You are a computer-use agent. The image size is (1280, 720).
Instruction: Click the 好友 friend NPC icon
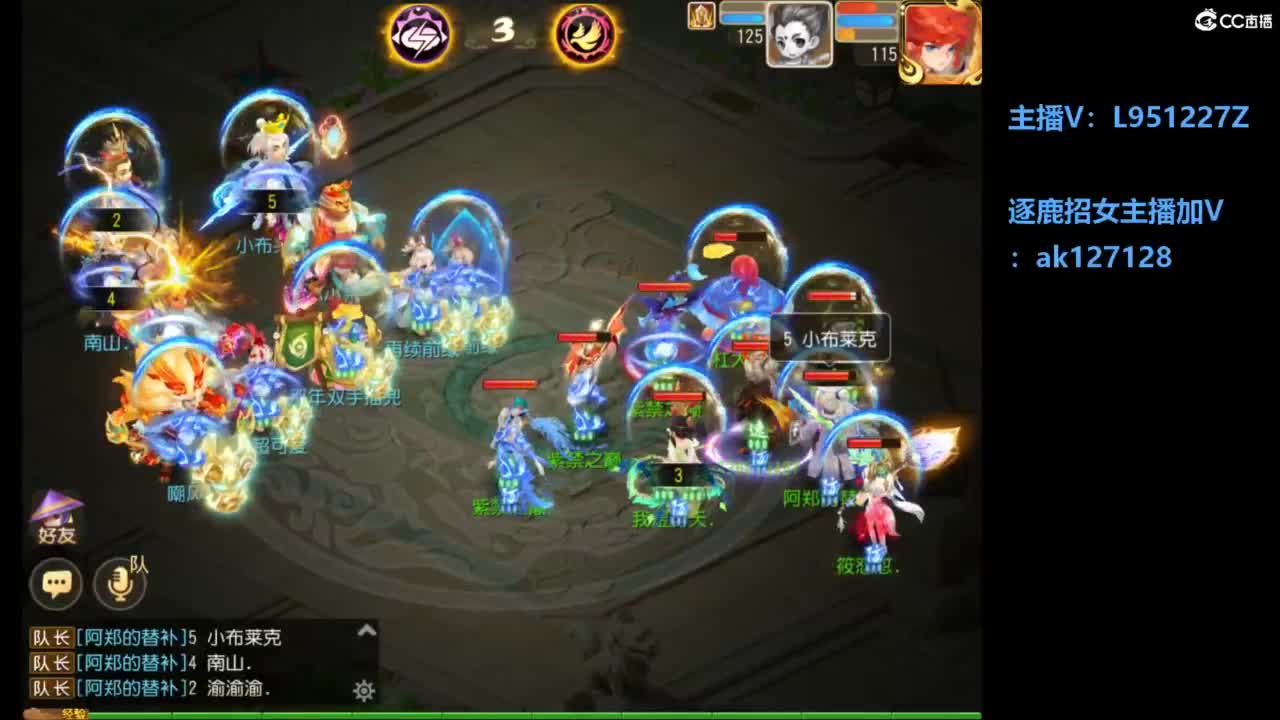(55, 515)
